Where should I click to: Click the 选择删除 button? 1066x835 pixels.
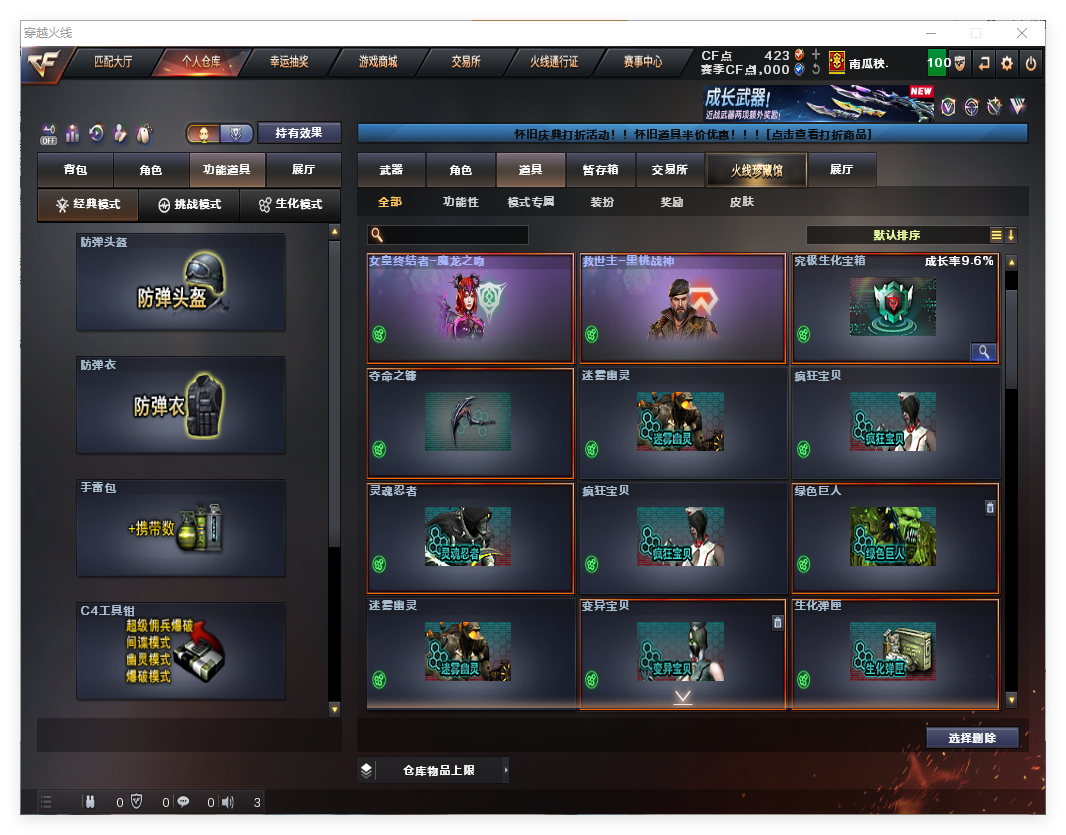point(971,738)
